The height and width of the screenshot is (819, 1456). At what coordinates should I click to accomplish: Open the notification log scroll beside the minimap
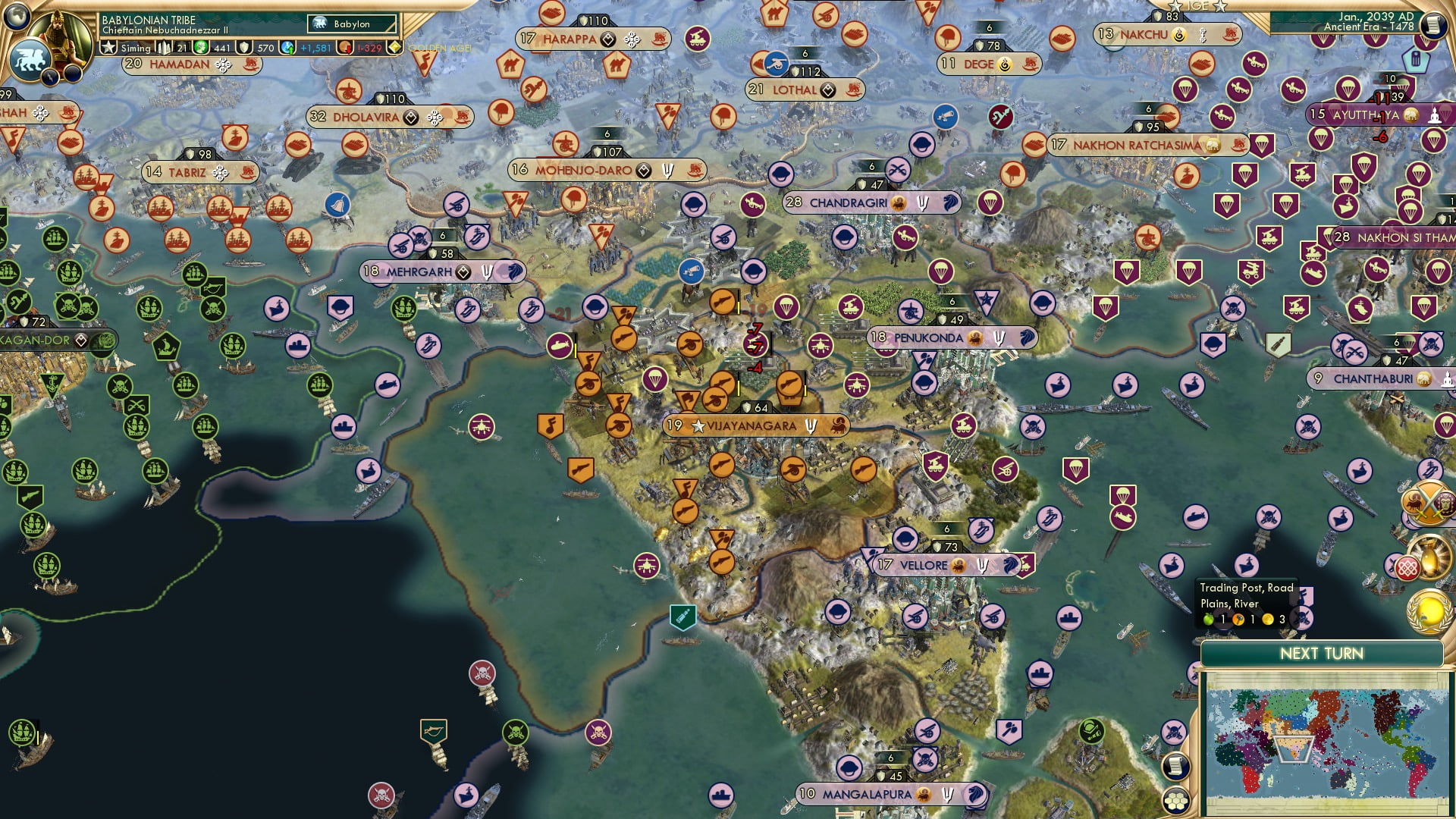tap(1175, 767)
